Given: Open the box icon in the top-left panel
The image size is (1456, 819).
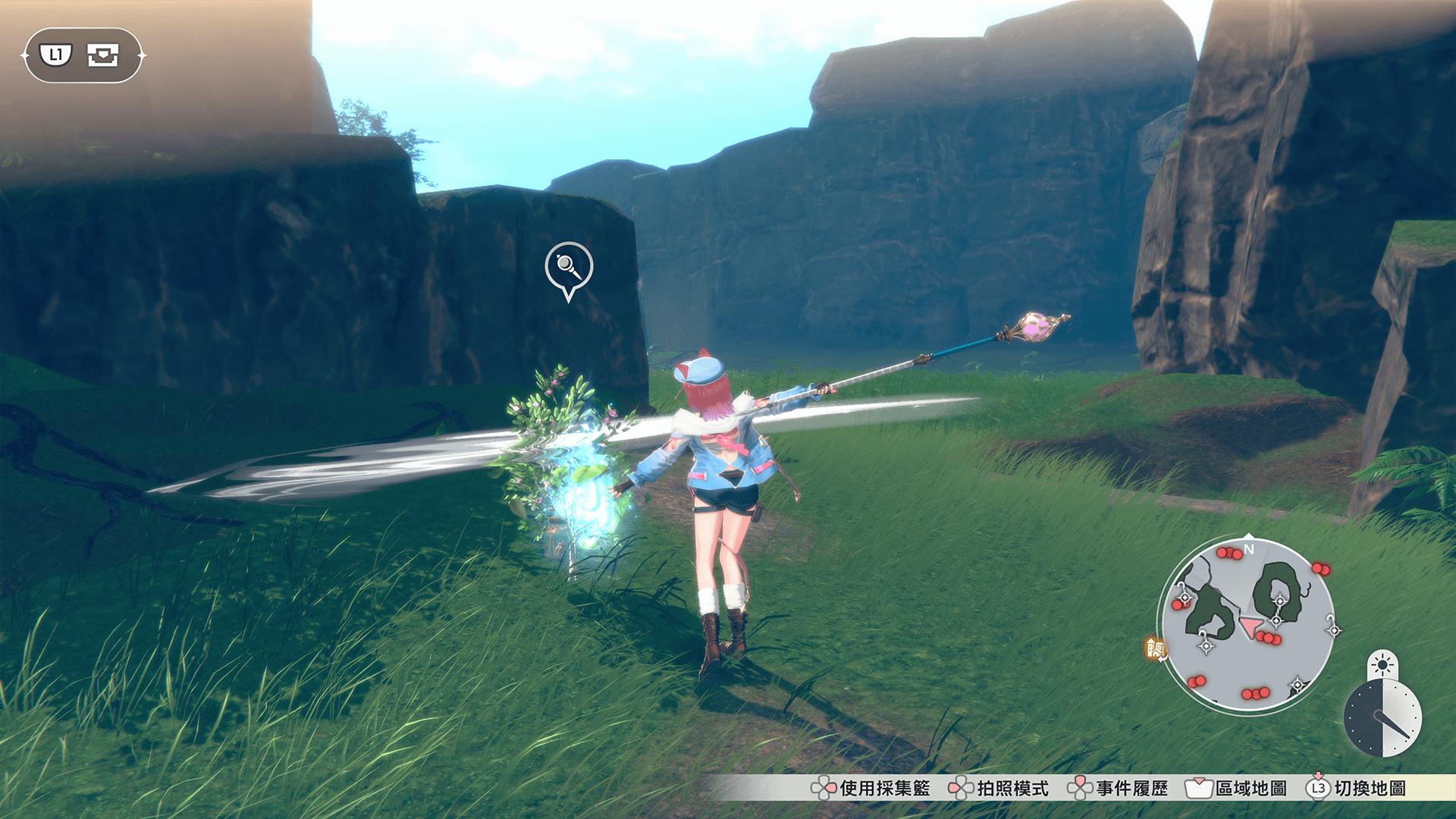Looking at the screenshot, I should pyautogui.click(x=102, y=55).
